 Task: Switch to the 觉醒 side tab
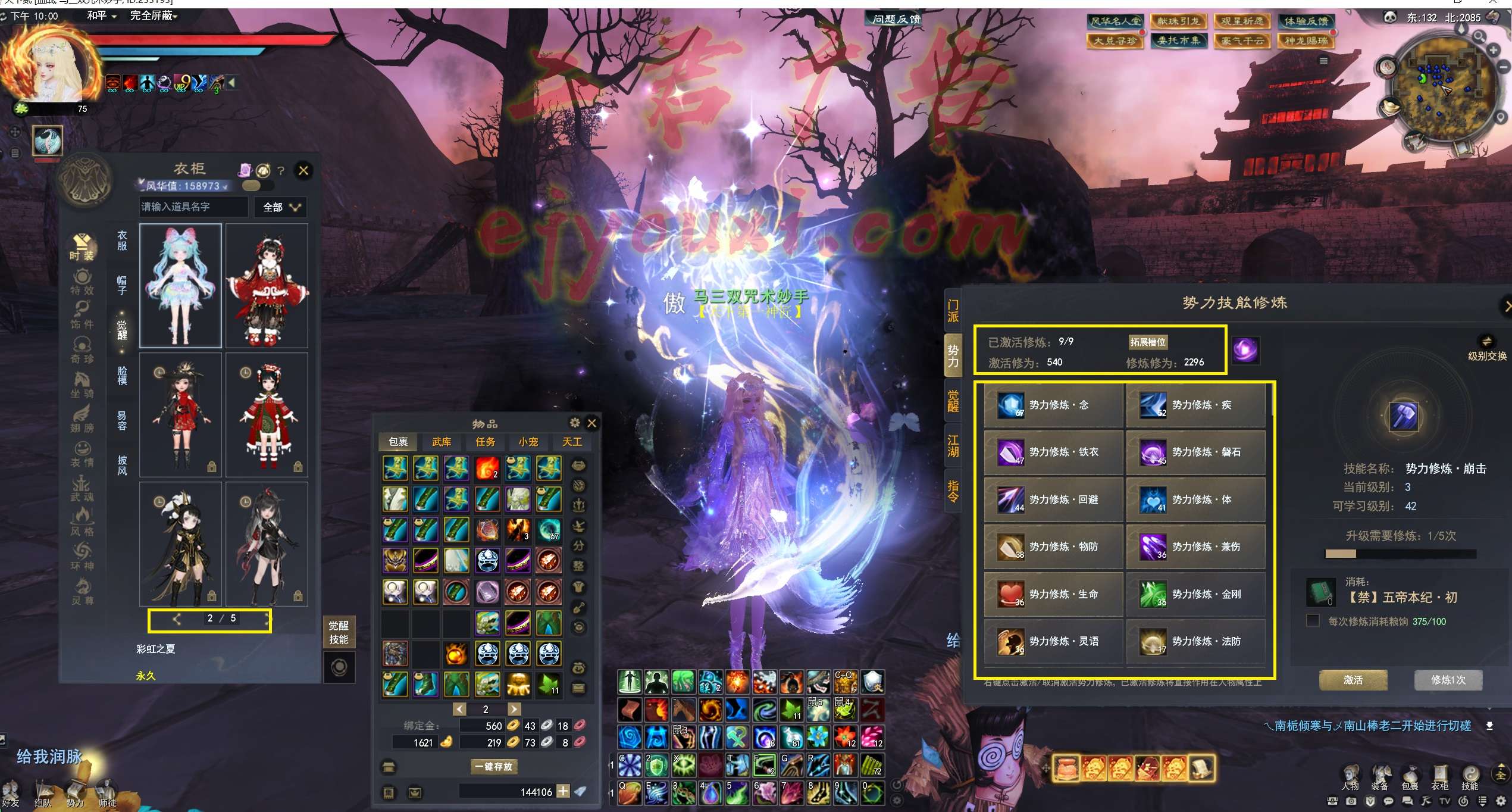[953, 400]
